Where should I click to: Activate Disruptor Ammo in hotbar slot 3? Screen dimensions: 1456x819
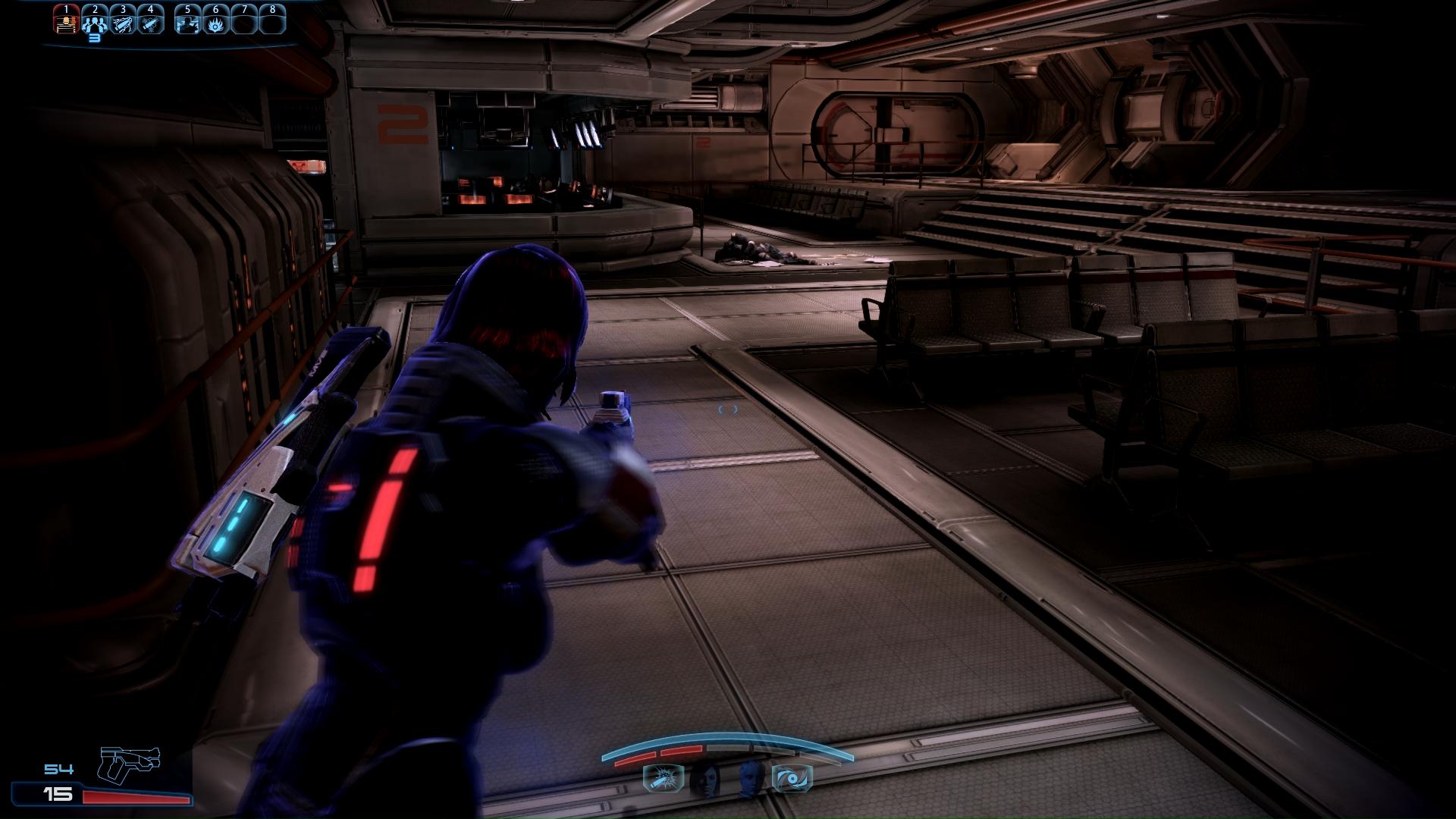tap(123, 21)
